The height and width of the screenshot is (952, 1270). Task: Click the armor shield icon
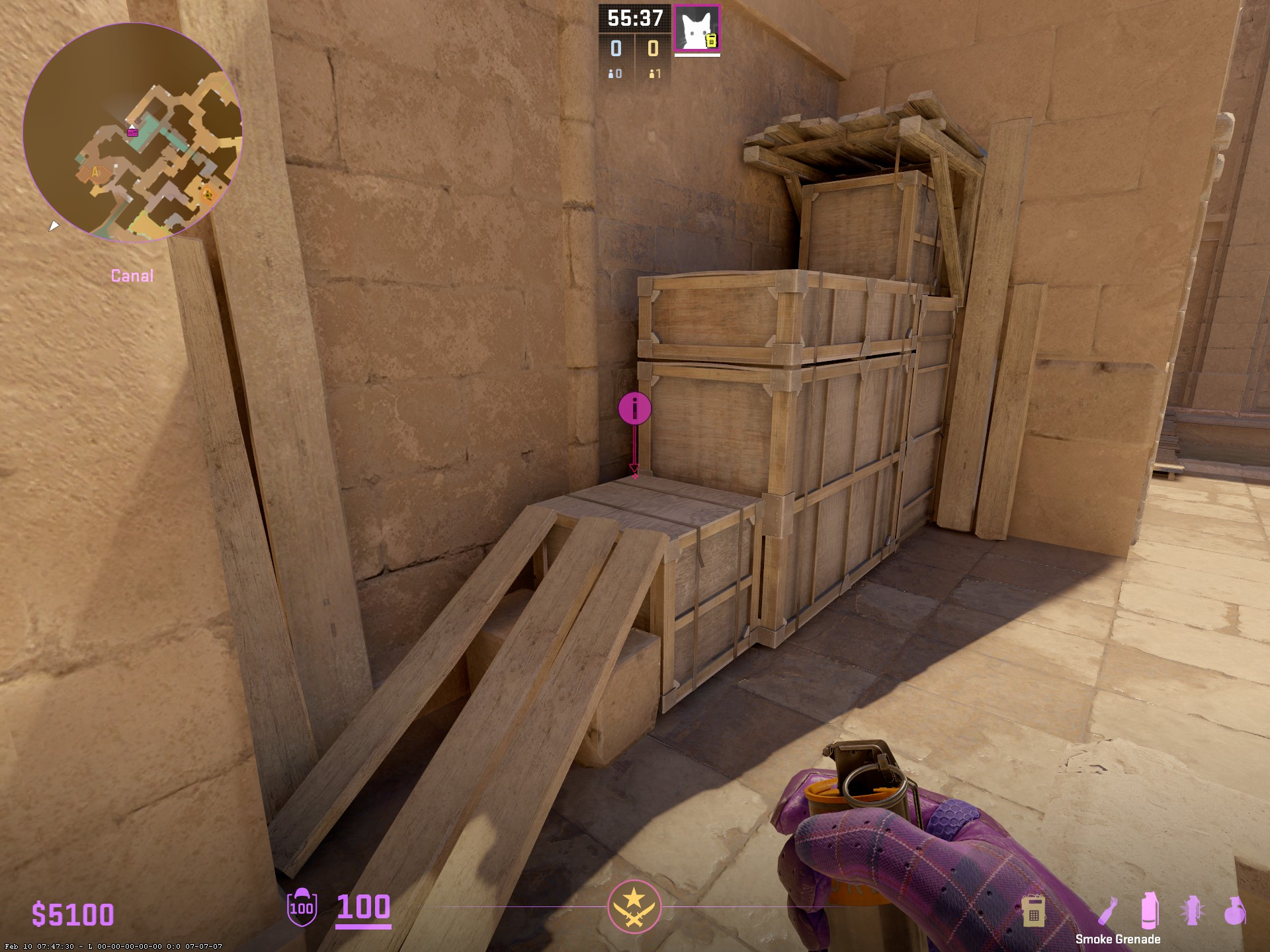[302, 907]
